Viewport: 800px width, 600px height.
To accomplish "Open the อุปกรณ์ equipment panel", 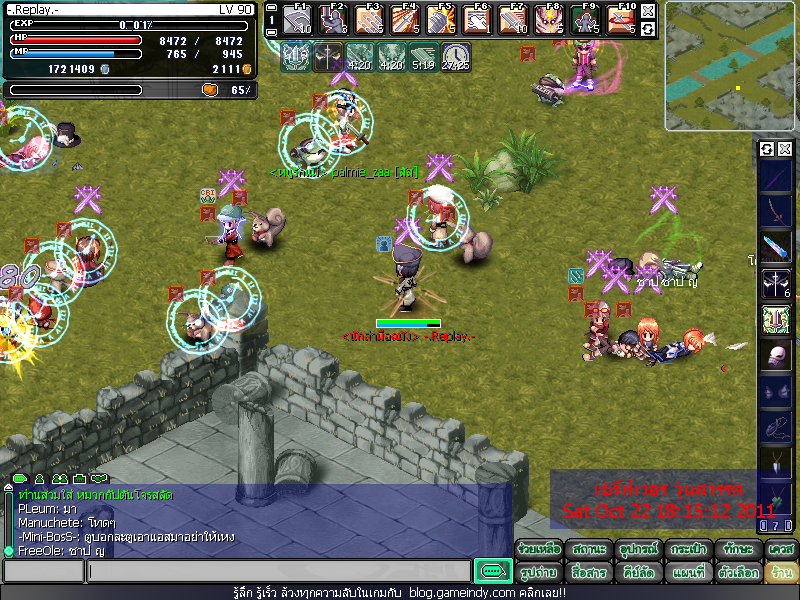I will 636,550.
